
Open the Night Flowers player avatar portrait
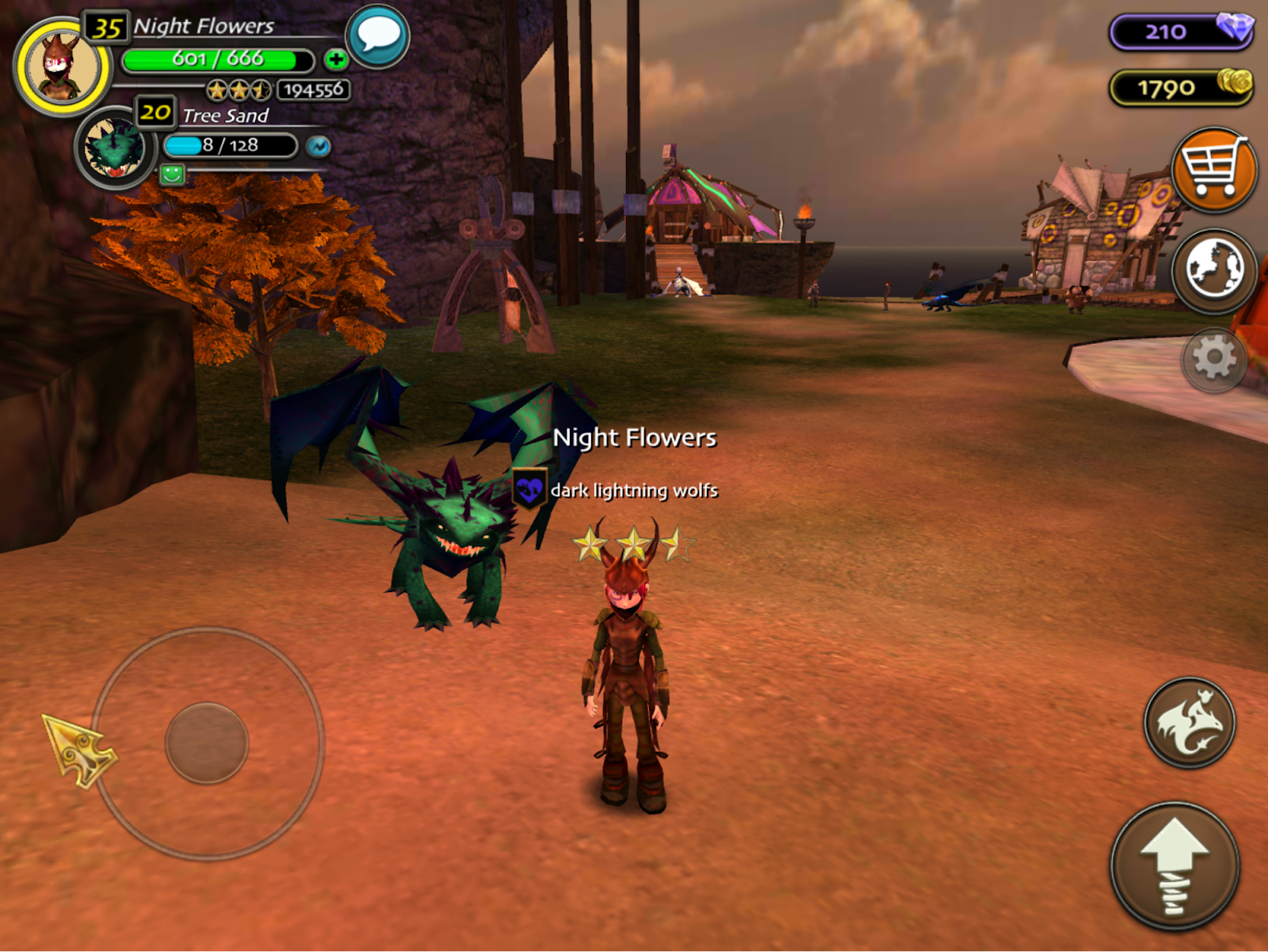[x=62, y=67]
